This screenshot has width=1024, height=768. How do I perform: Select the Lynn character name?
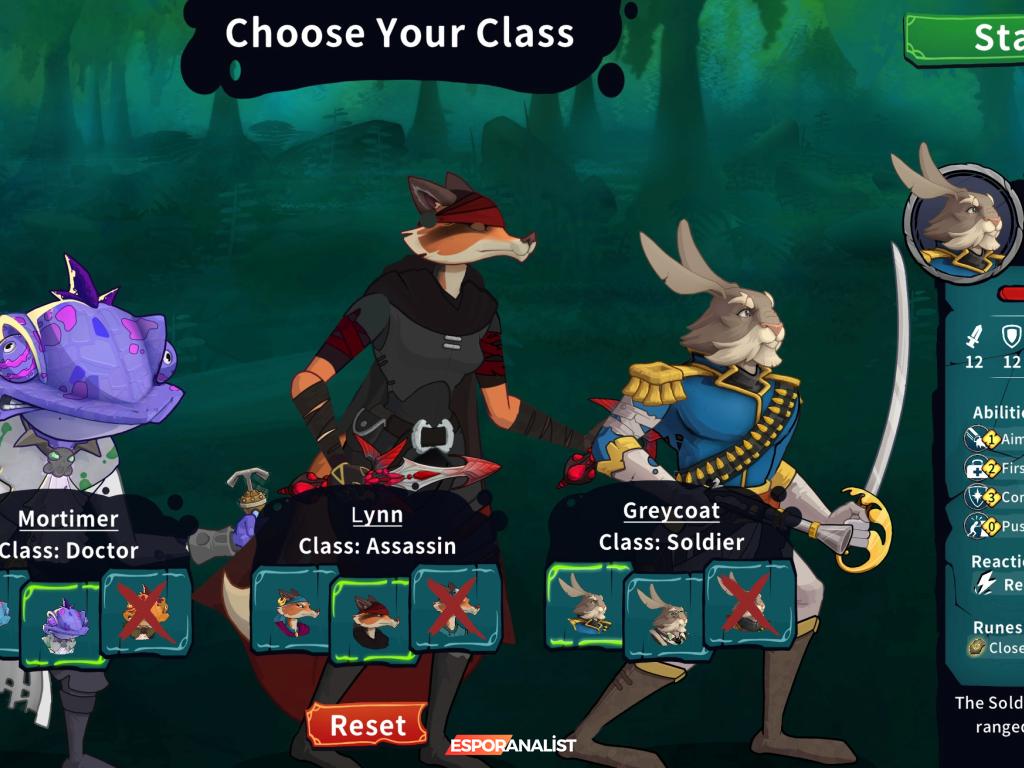pyautogui.click(x=377, y=515)
